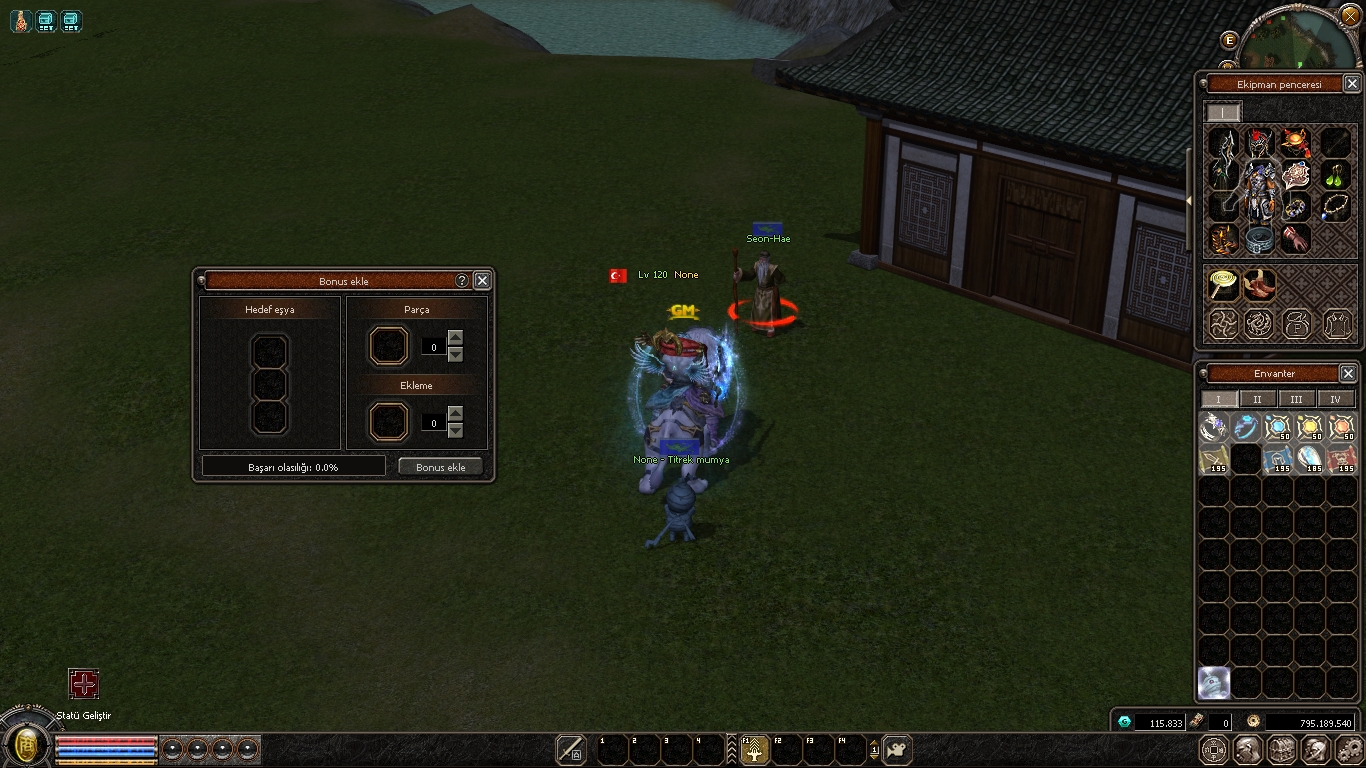This screenshot has width=1366, height=768.
Task: Close the Ekipman penceresi window
Action: point(1352,84)
